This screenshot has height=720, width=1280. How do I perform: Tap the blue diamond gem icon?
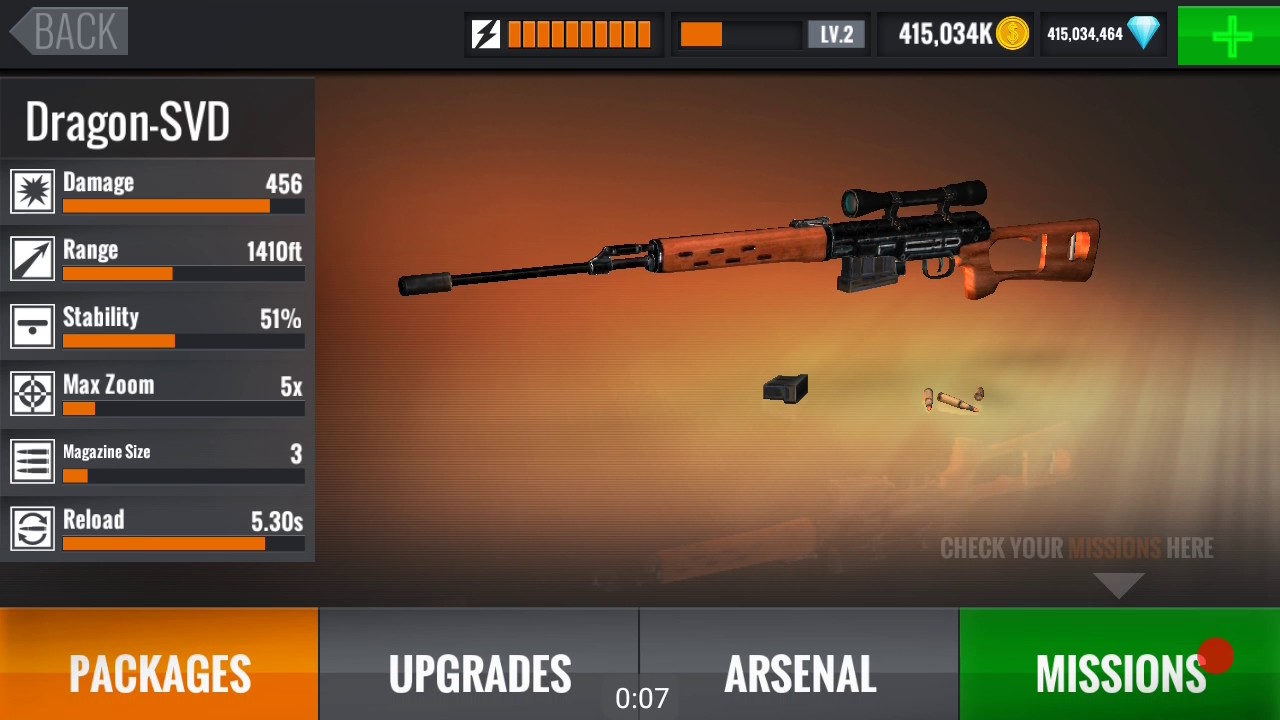point(1143,34)
